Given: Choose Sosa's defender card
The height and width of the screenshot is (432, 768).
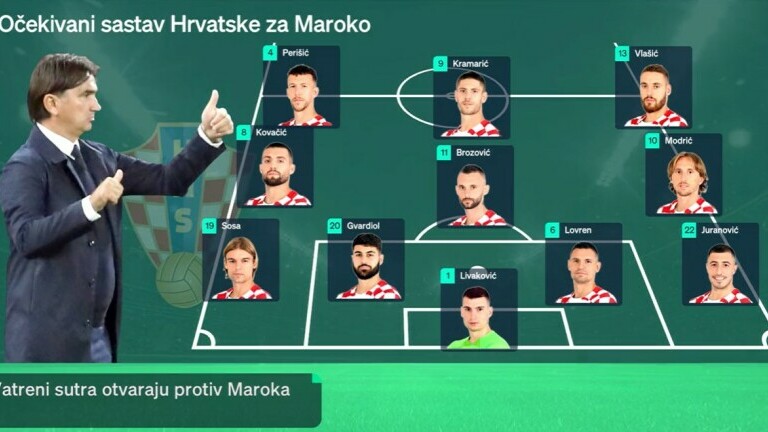Looking at the screenshot, I should [x=240, y=260].
